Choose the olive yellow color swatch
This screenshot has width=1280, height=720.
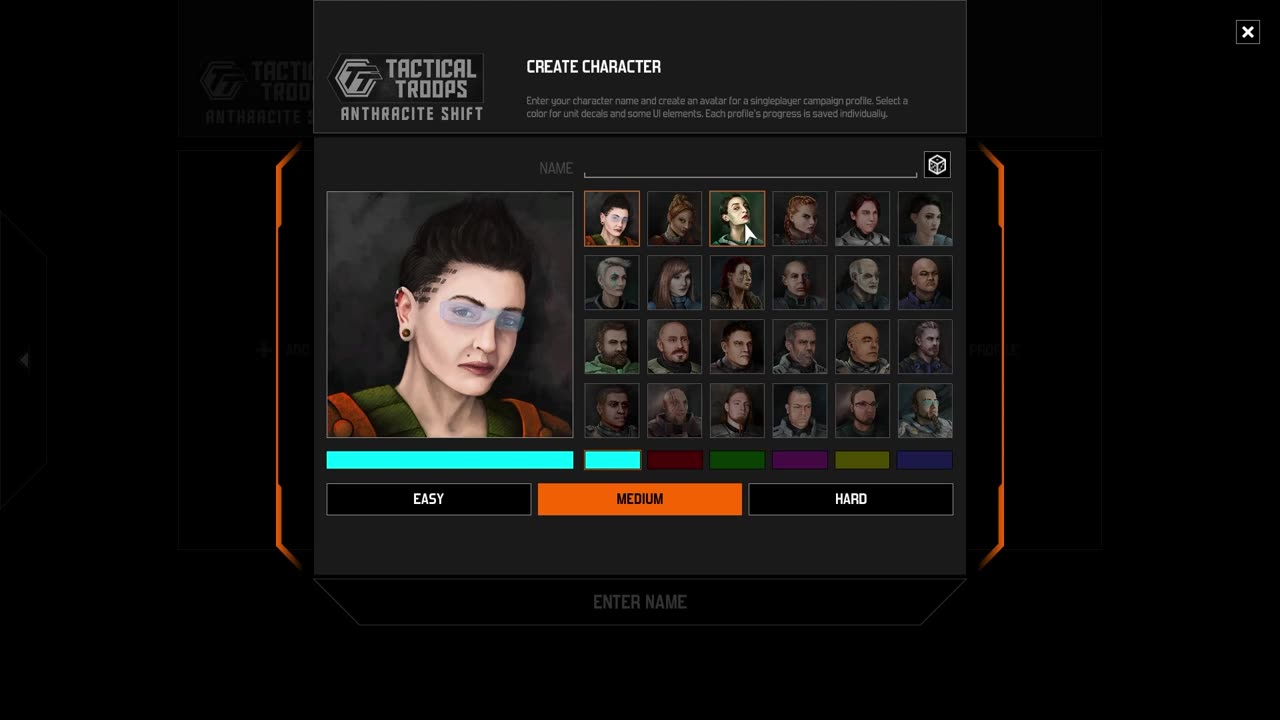[x=862, y=460]
